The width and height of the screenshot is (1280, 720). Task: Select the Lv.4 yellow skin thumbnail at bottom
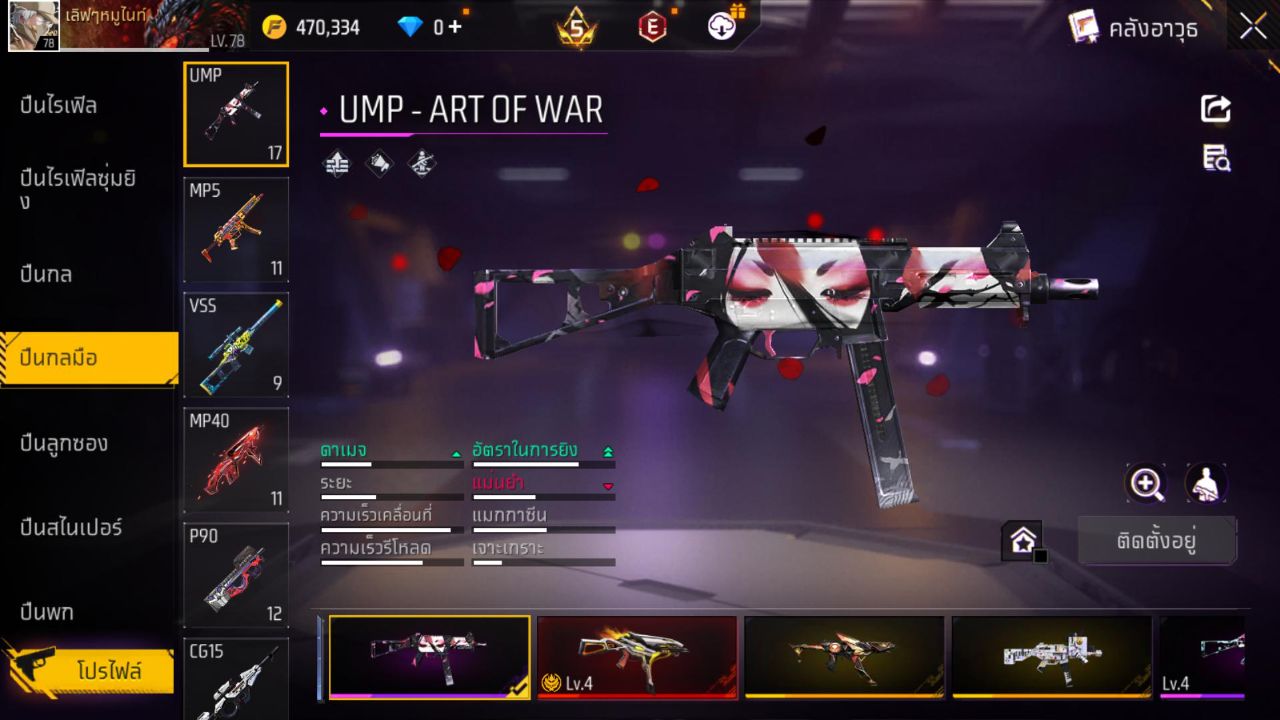tap(637, 657)
